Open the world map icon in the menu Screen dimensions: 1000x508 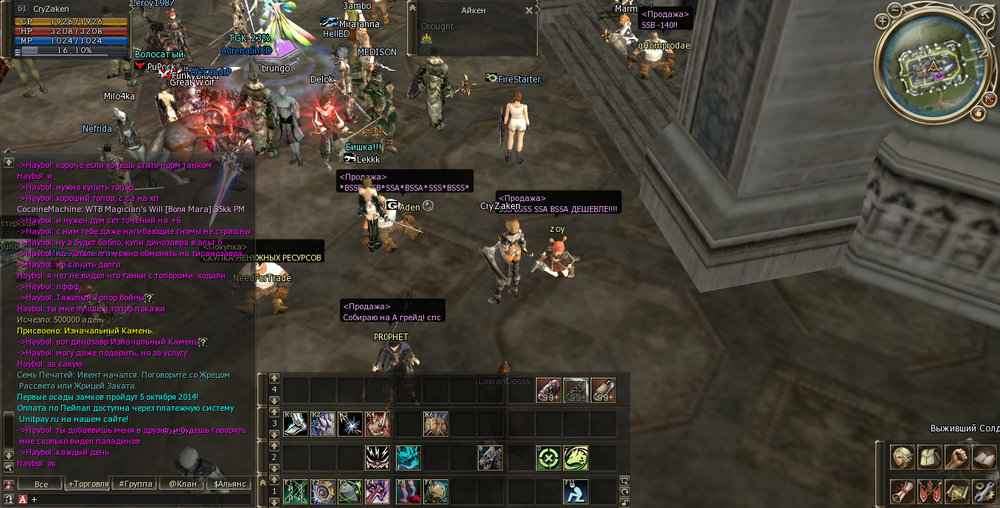pos(958,490)
